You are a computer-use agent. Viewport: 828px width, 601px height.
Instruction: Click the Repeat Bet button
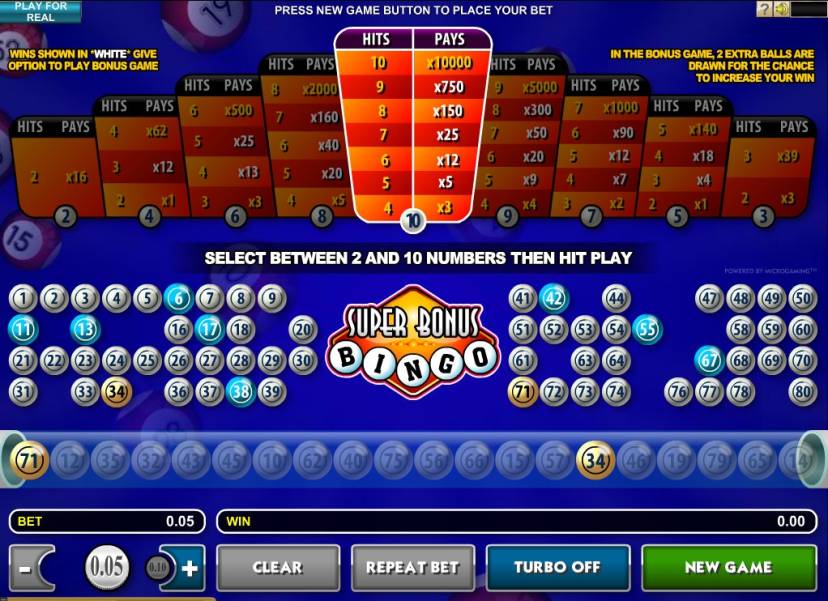[x=412, y=567]
